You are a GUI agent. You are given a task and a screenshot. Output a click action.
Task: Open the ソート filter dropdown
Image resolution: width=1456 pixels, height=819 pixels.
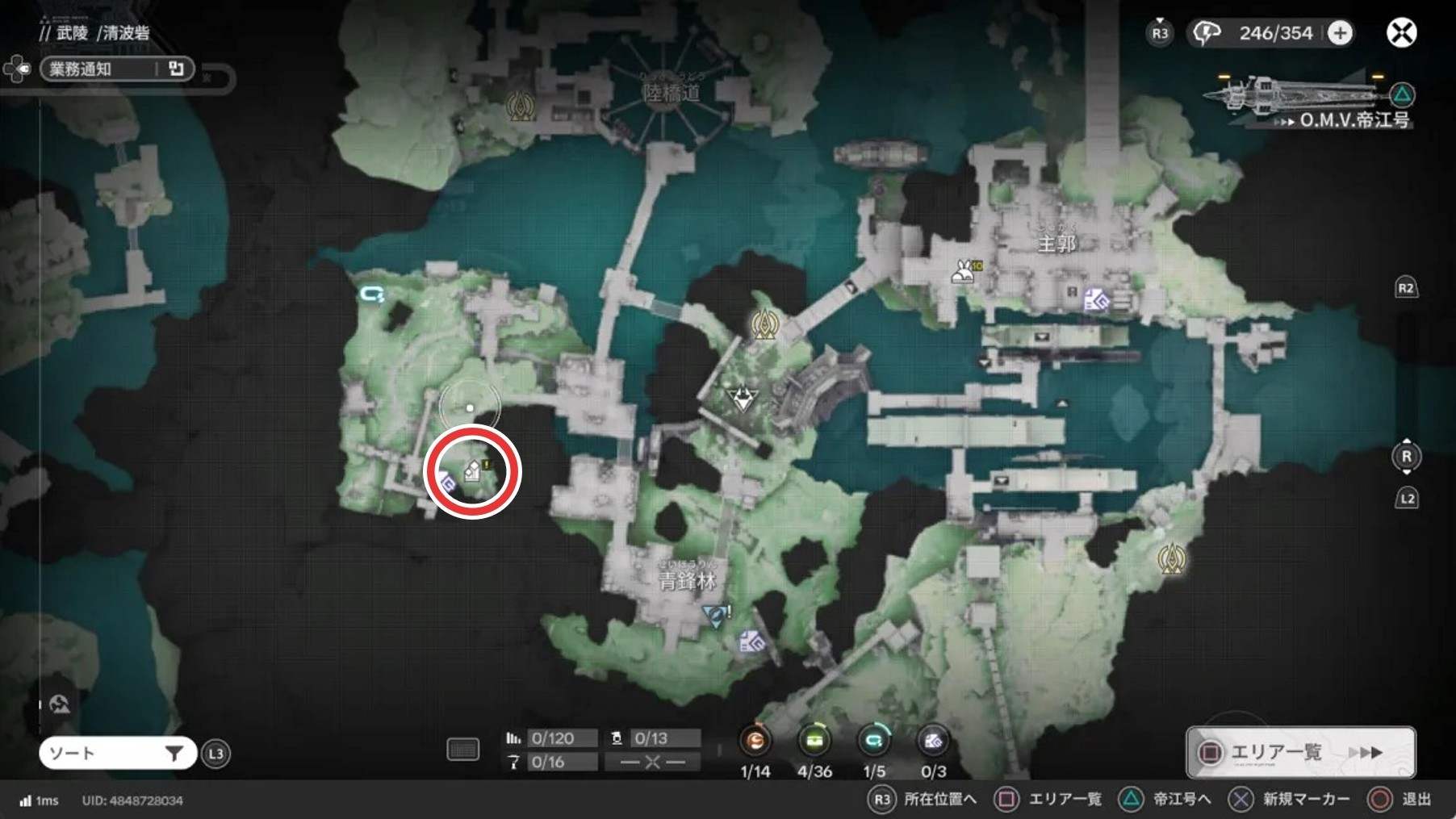[118, 754]
